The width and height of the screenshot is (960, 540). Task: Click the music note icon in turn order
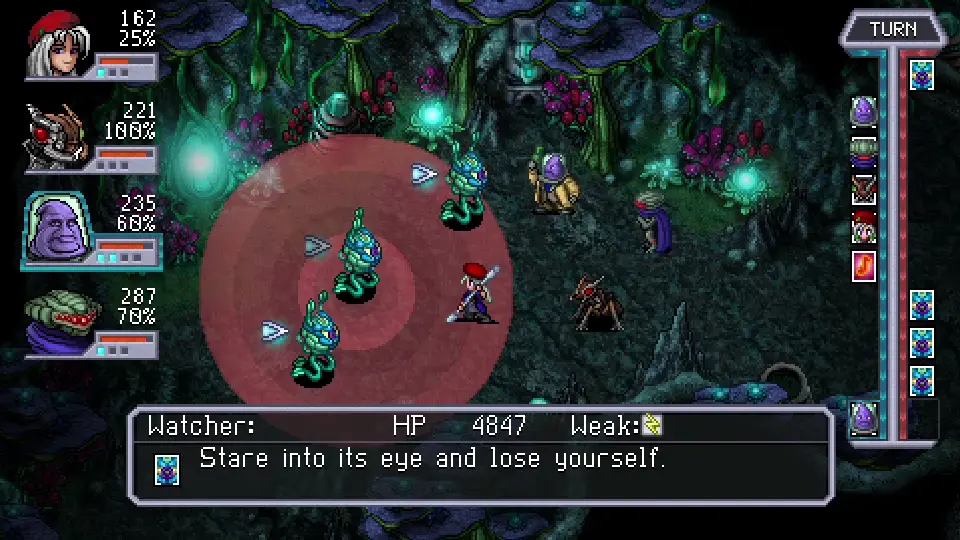(864, 266)
